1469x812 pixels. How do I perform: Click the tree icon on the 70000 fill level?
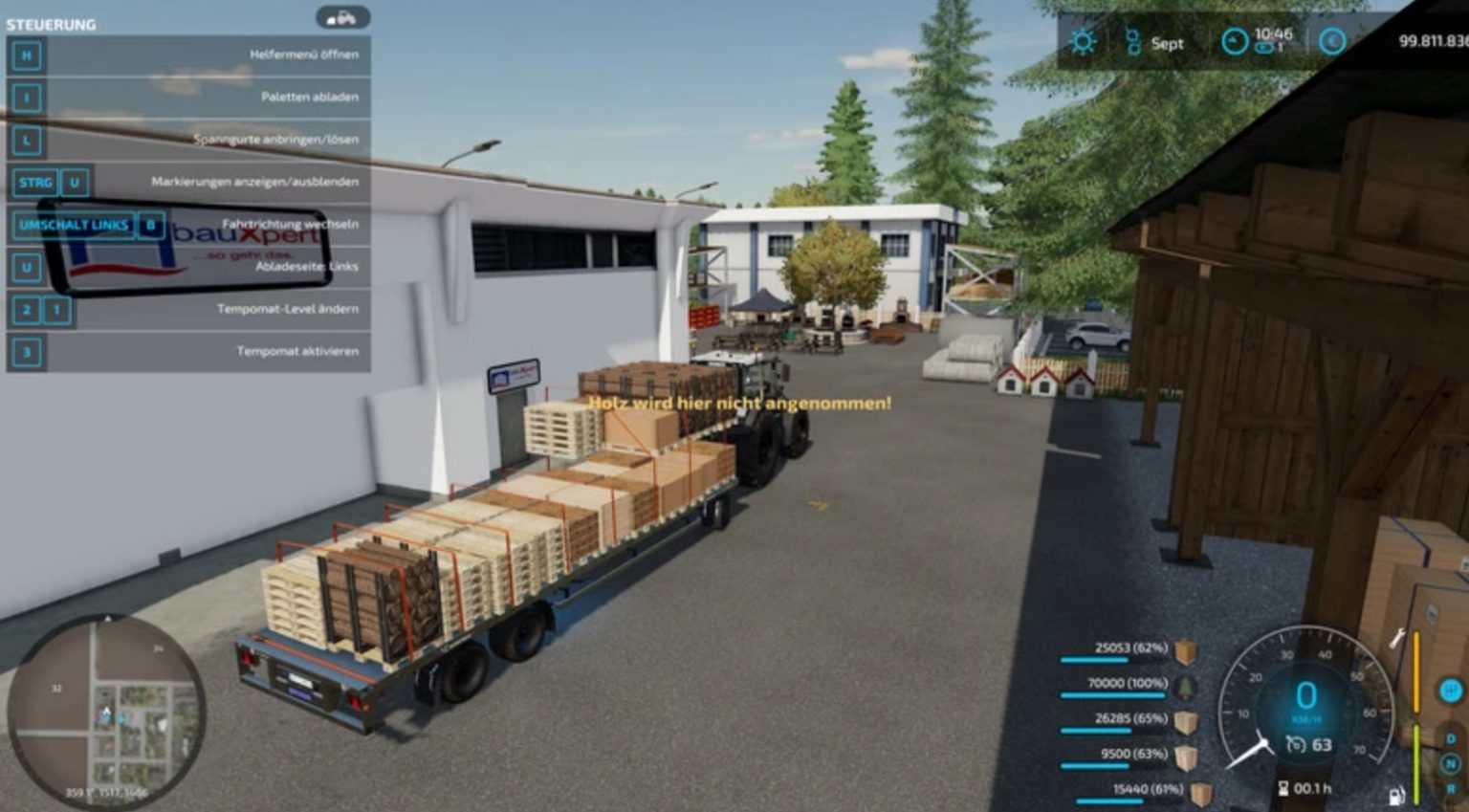pyautogui.click(x=1186, y=685)
